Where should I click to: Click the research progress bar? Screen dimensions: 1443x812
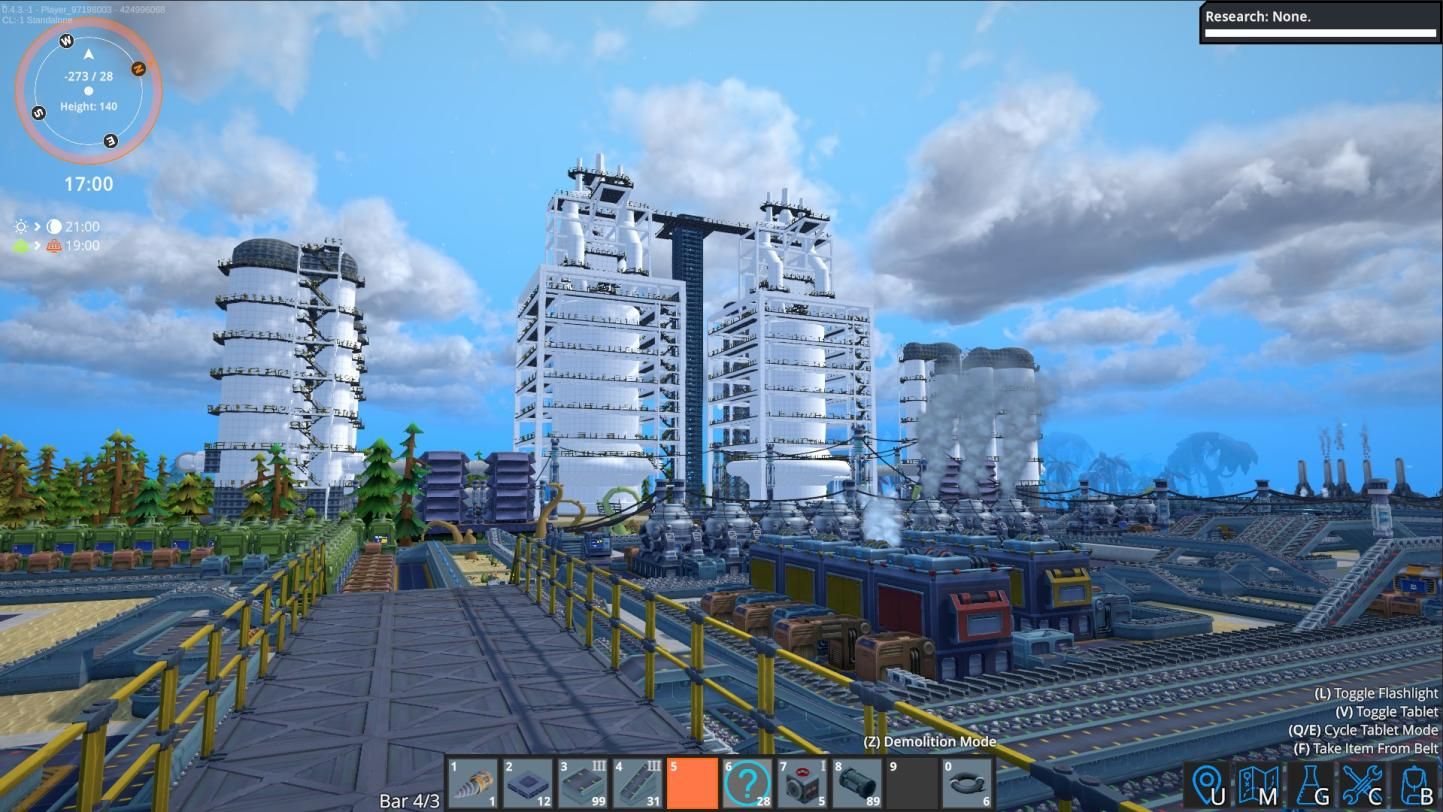pyautogui.click(x=1315, y=33)
